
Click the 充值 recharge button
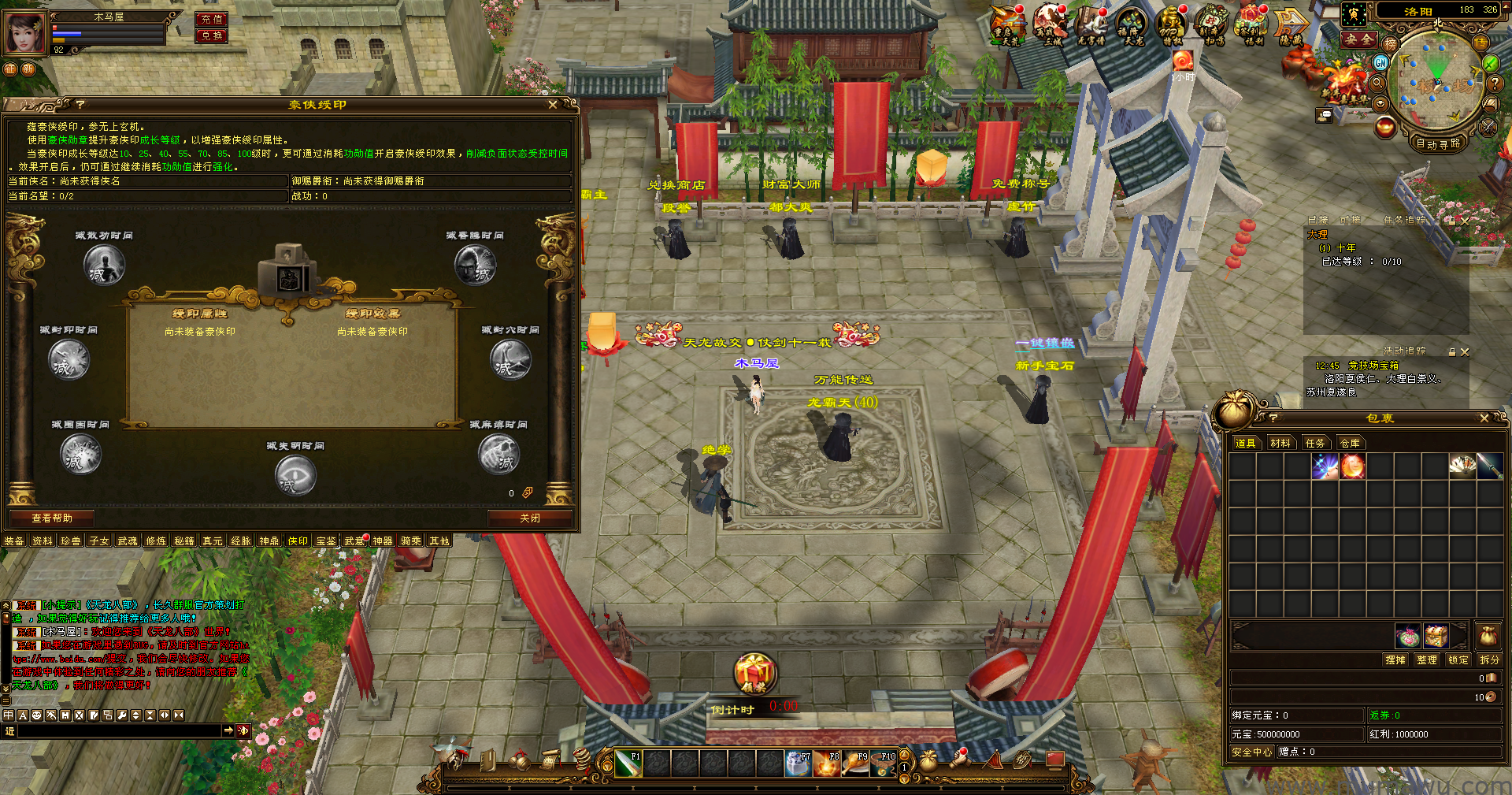click(211, 19)
